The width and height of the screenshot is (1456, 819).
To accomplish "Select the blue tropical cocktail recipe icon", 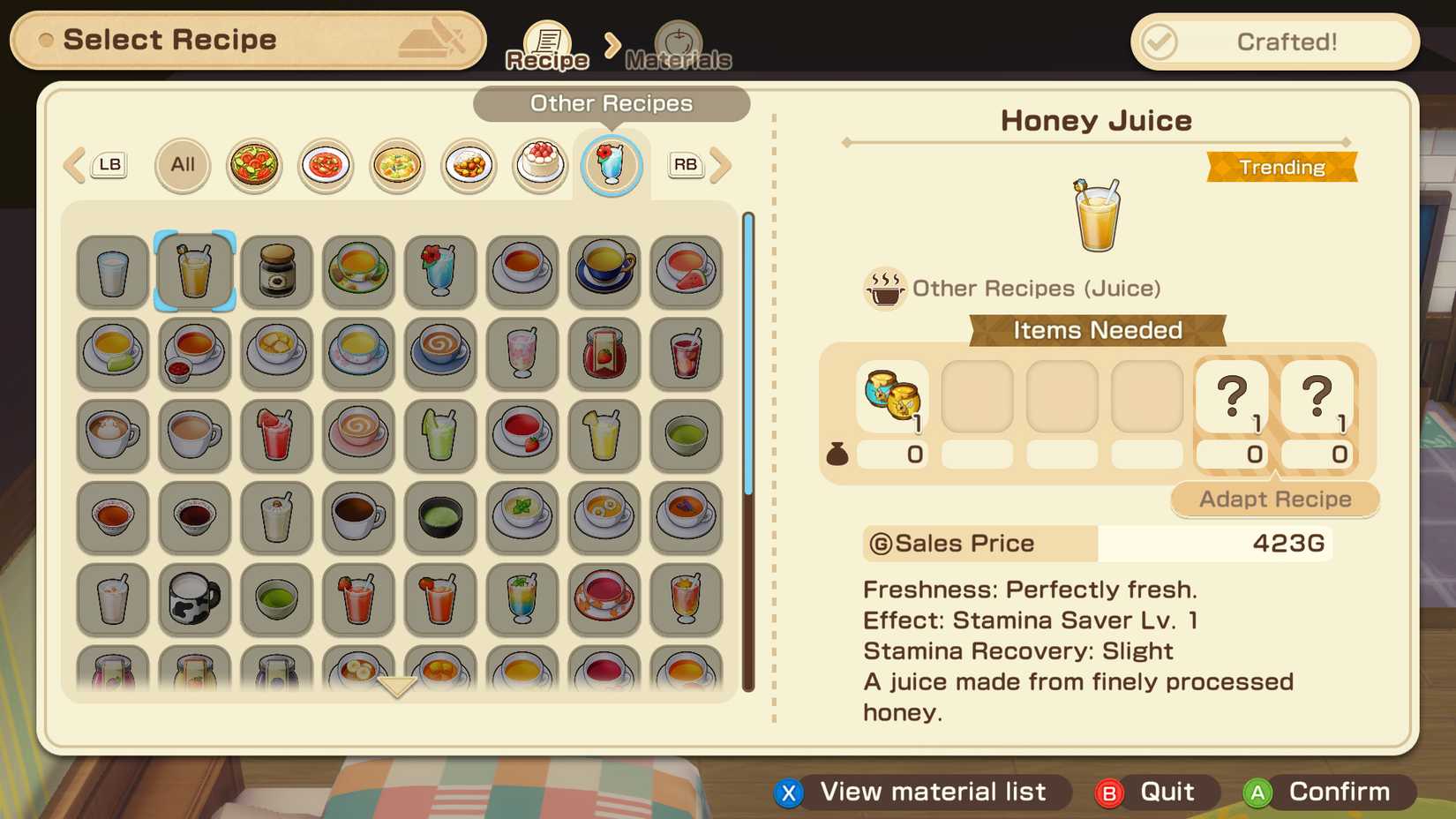I will pyautogui.click(x=440, y=272).
